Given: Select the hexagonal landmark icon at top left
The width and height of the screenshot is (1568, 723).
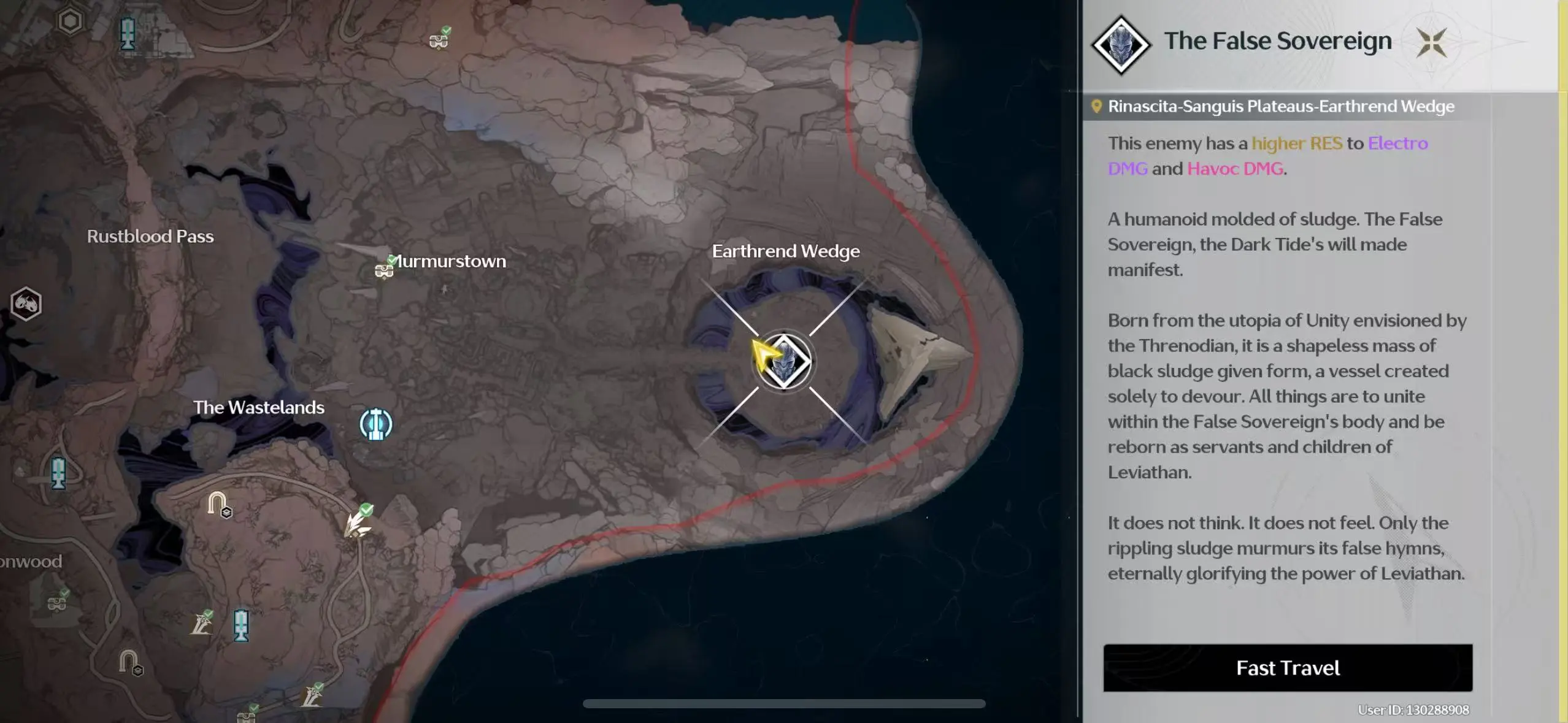Looking at the screenshot, I should tap(69, 23).
